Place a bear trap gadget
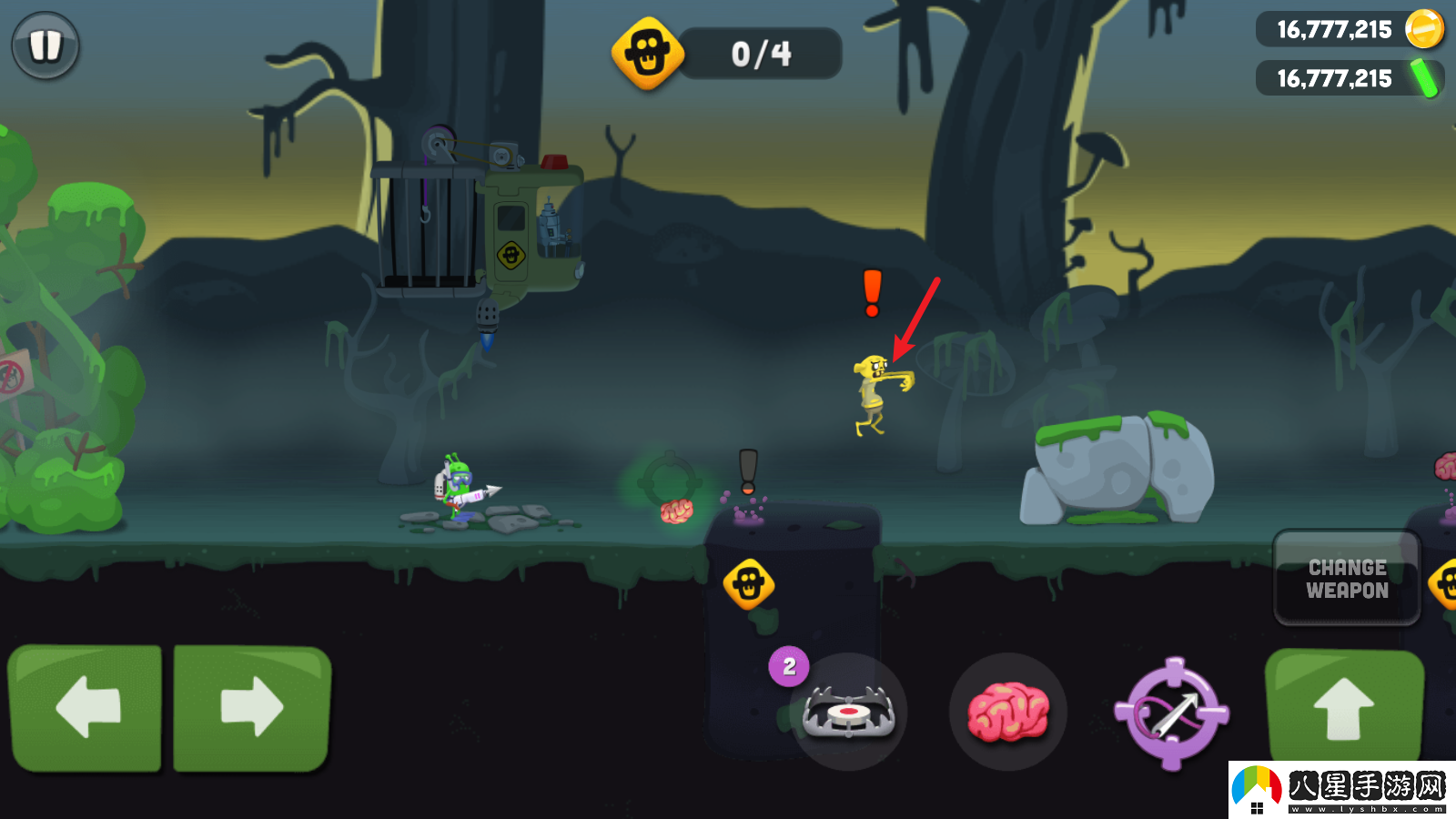 (x=848, y=712)
